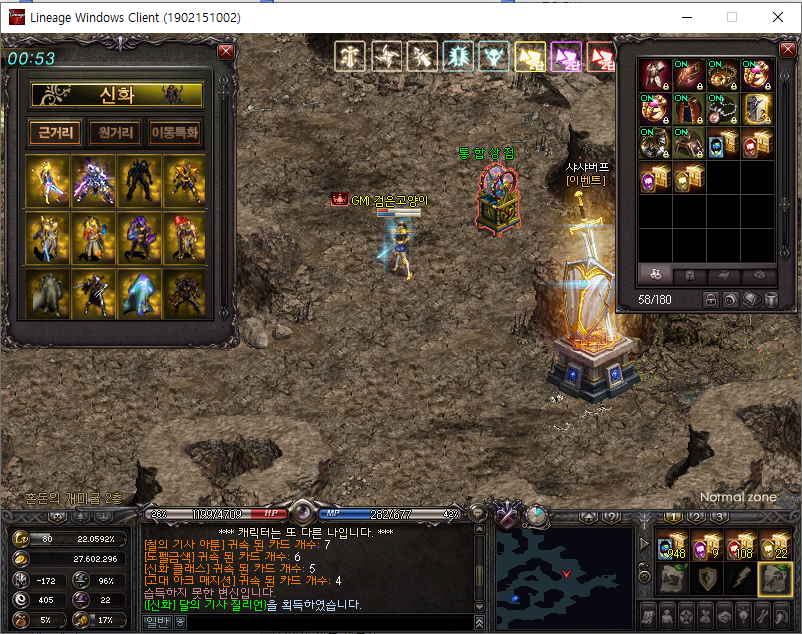Open the 이동특화 tab
The image size is (802, 634).
click(x=174, y=132)
